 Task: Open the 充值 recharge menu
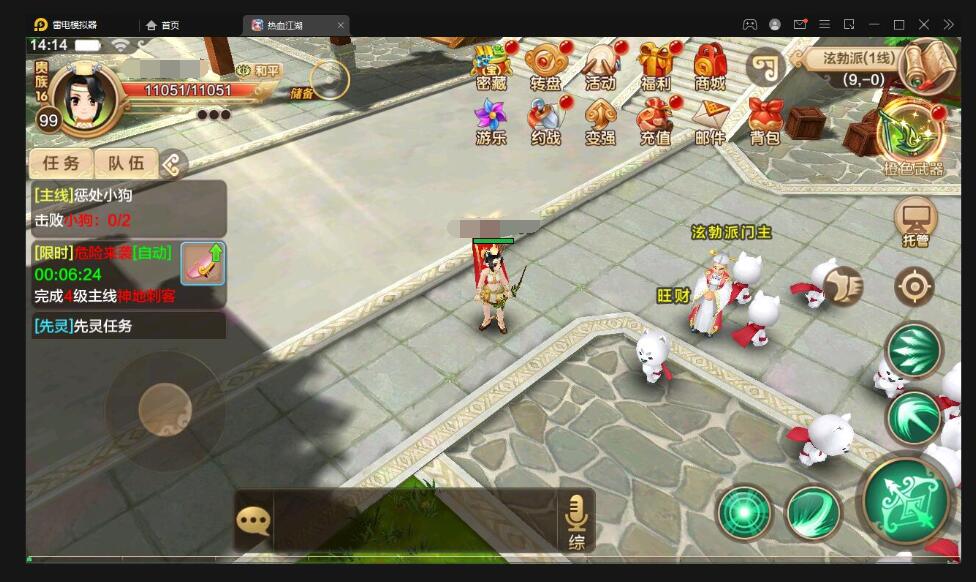click(x=656, y=121)
